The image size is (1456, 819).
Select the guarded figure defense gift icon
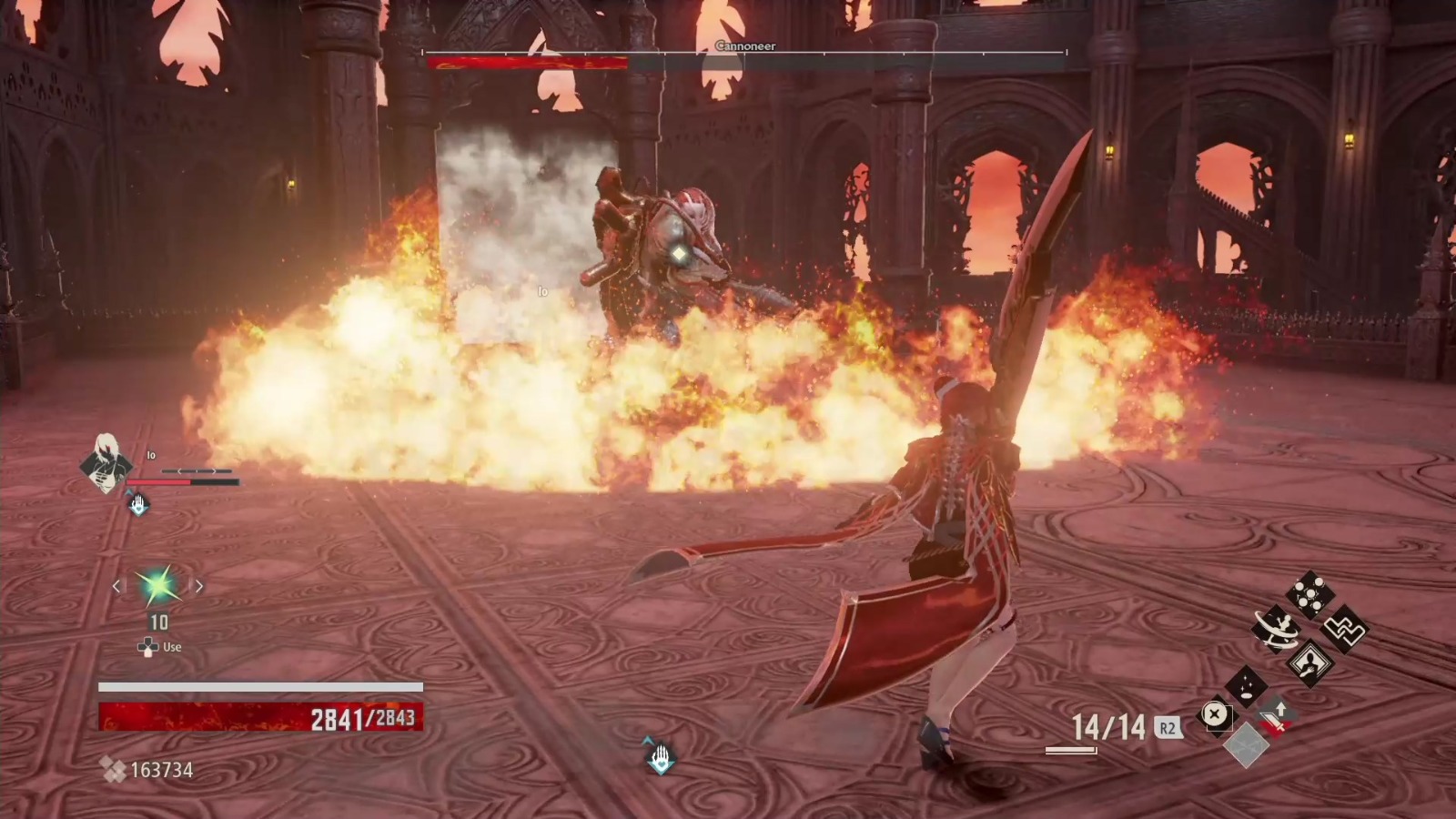[1310, 663]
